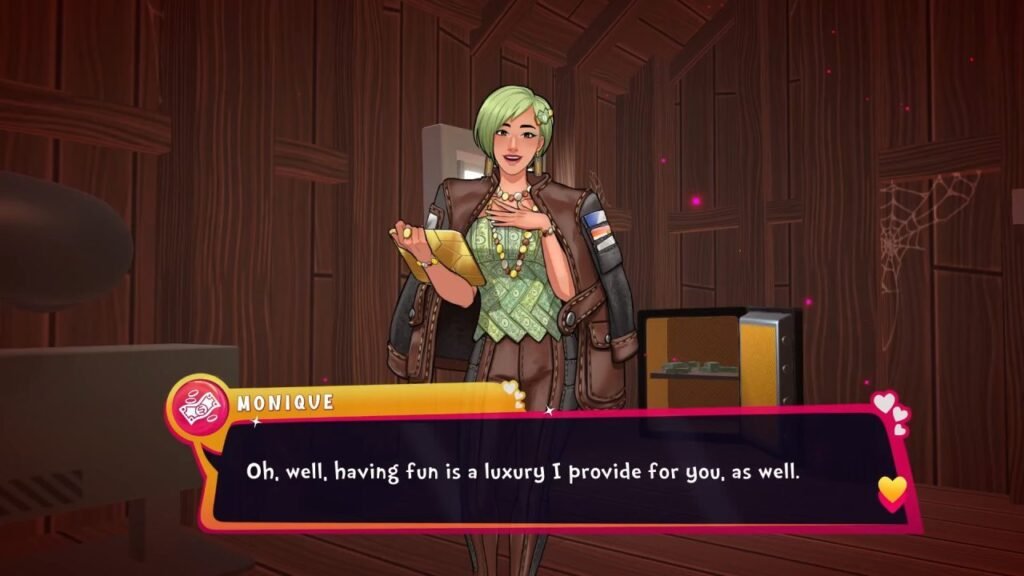Screen dimensions: 1024x576
Task: Select Monique's money portrait icon
Action: point(199,404)
